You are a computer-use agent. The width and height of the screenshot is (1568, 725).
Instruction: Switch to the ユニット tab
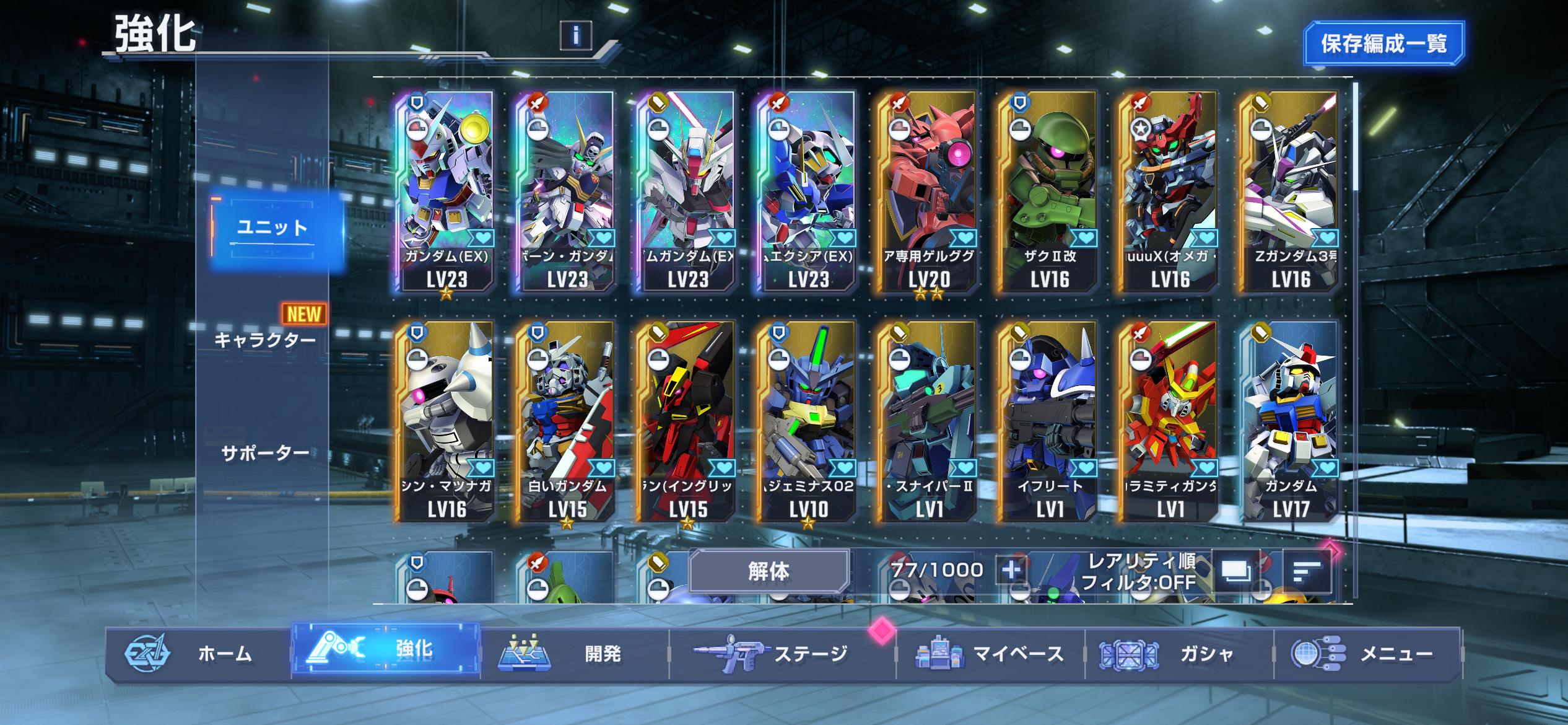pos(273,228)
